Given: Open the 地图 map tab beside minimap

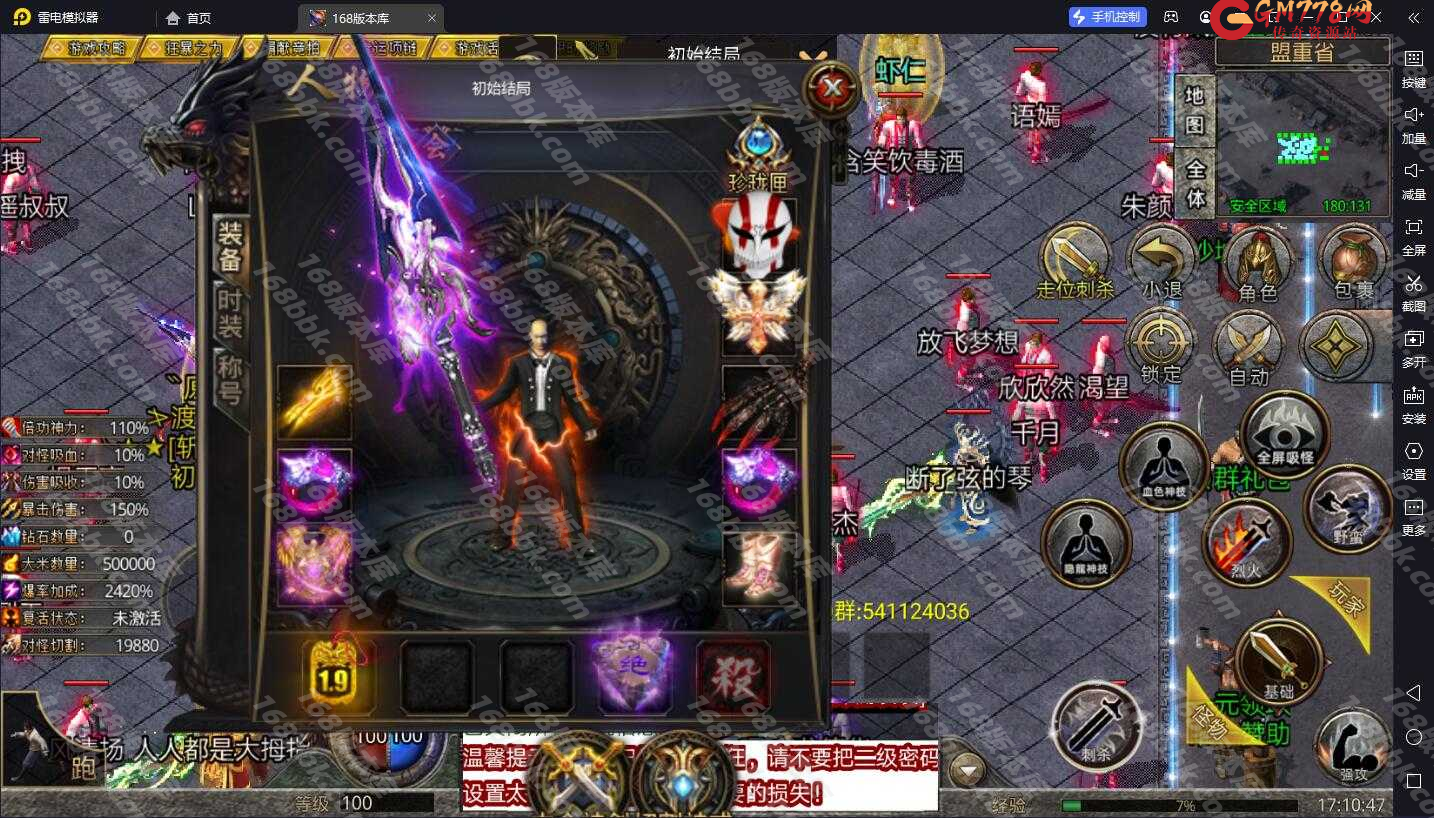Looking at the screenshot, I should point(1195,110).
